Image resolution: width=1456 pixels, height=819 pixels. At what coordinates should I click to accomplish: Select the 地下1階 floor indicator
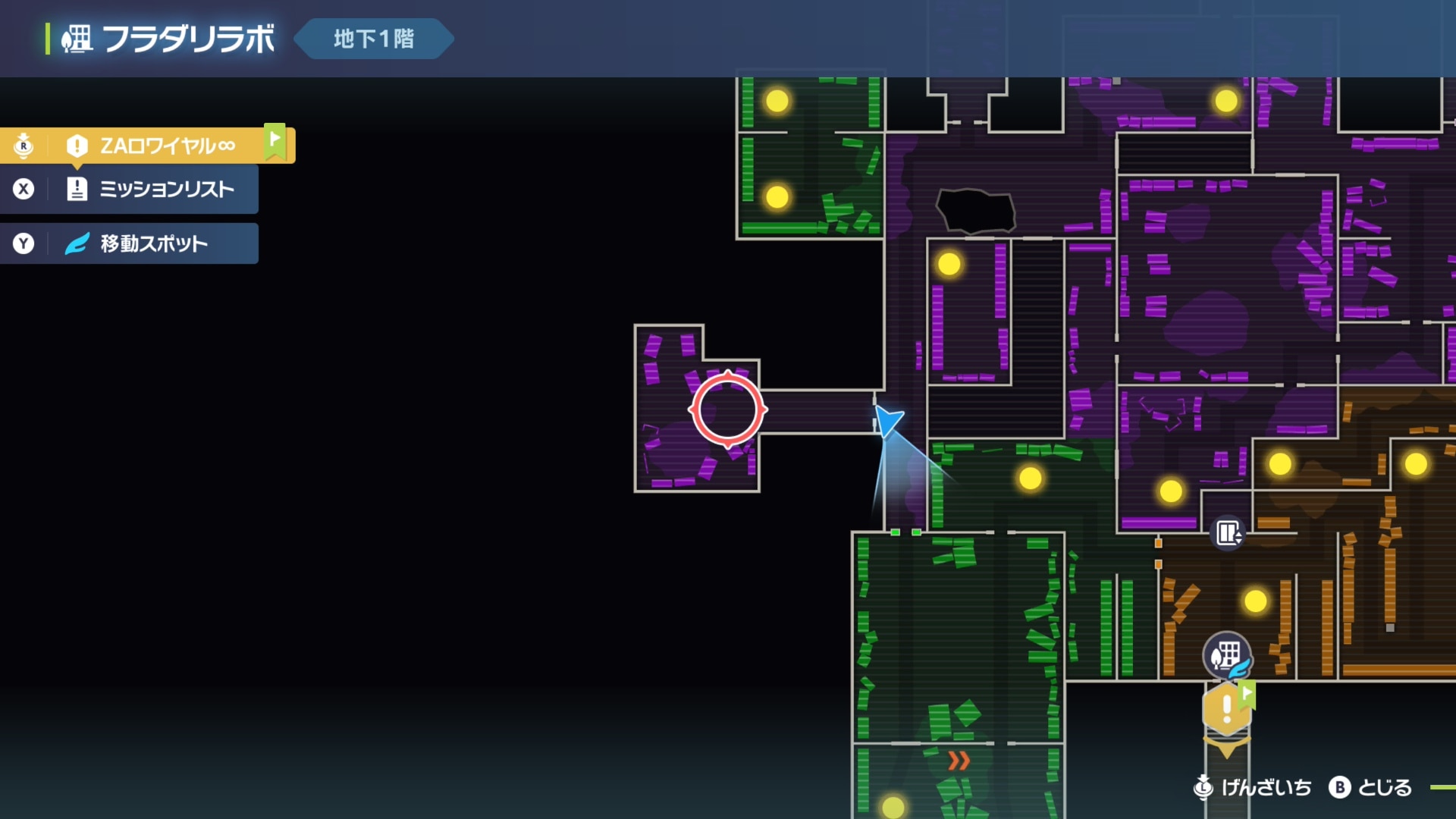[373, 39]
